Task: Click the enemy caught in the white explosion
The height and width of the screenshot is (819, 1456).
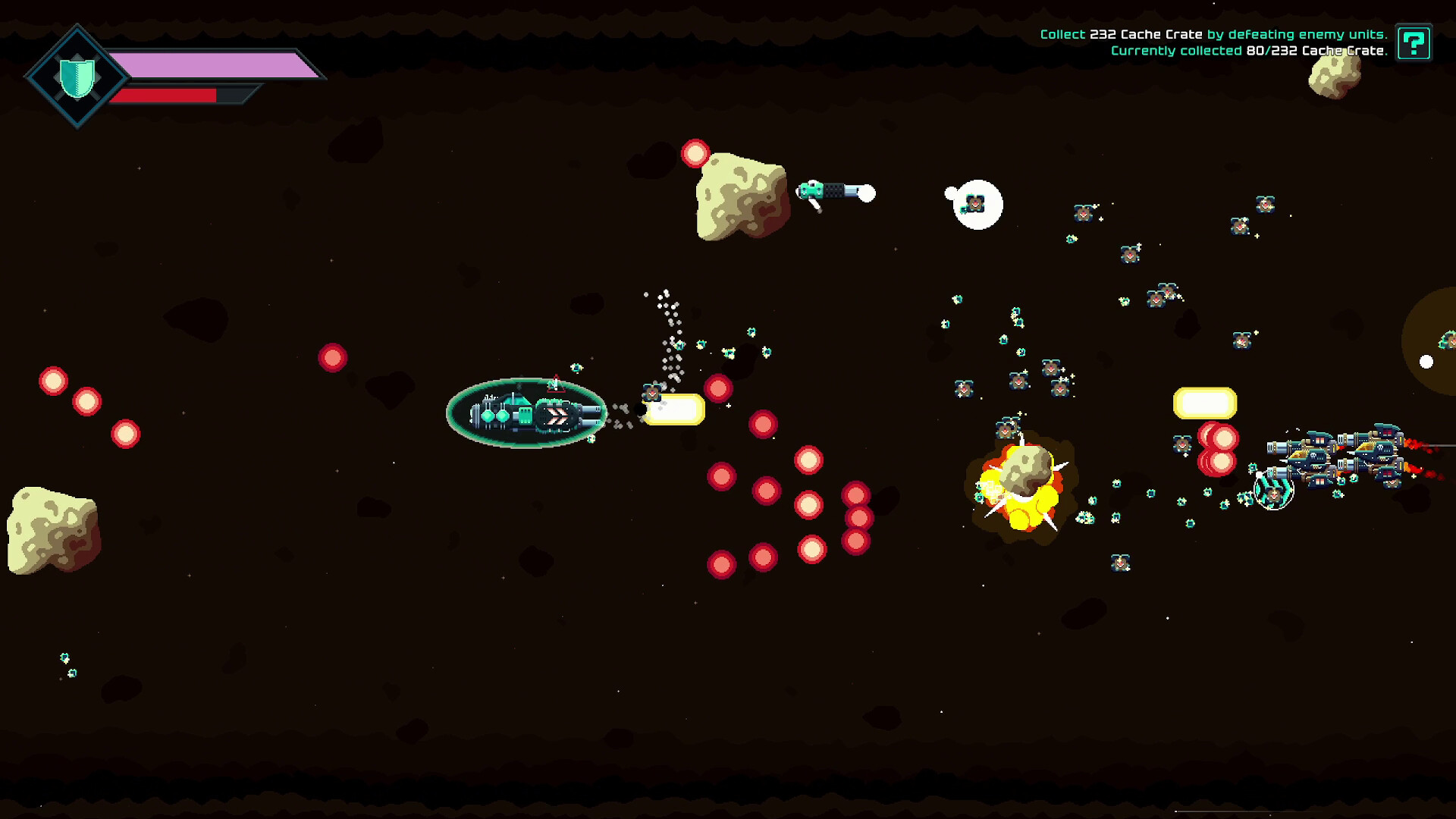Action: (974, 203)
